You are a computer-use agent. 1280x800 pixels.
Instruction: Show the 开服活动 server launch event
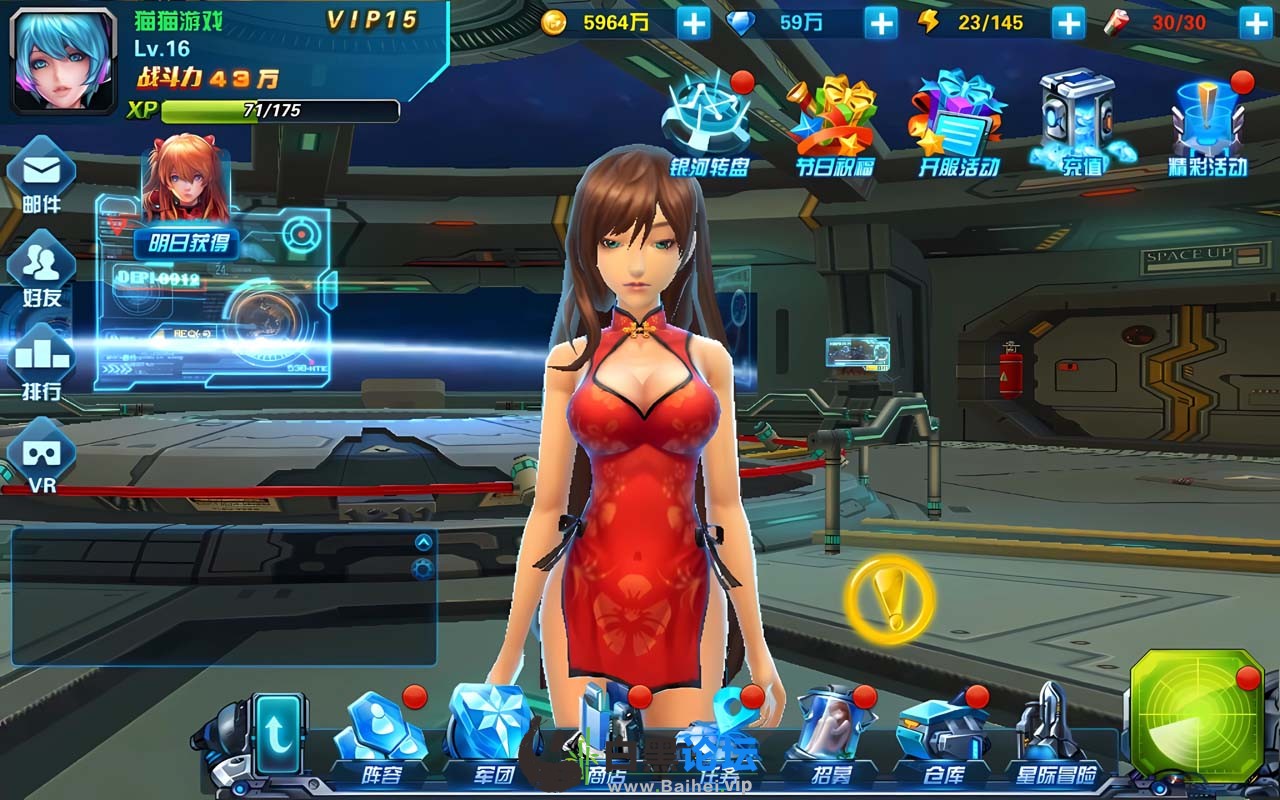tap(958, 125)
